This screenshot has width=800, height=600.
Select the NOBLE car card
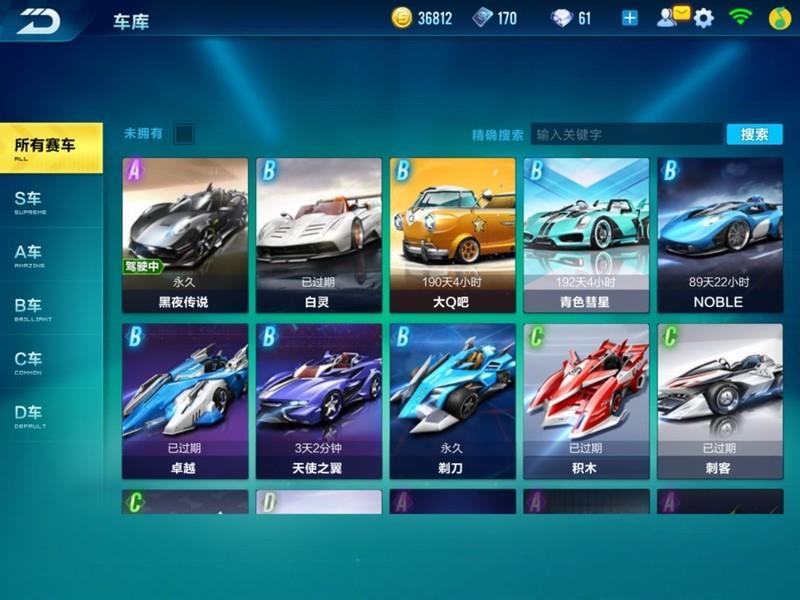(x=720, y=235)
